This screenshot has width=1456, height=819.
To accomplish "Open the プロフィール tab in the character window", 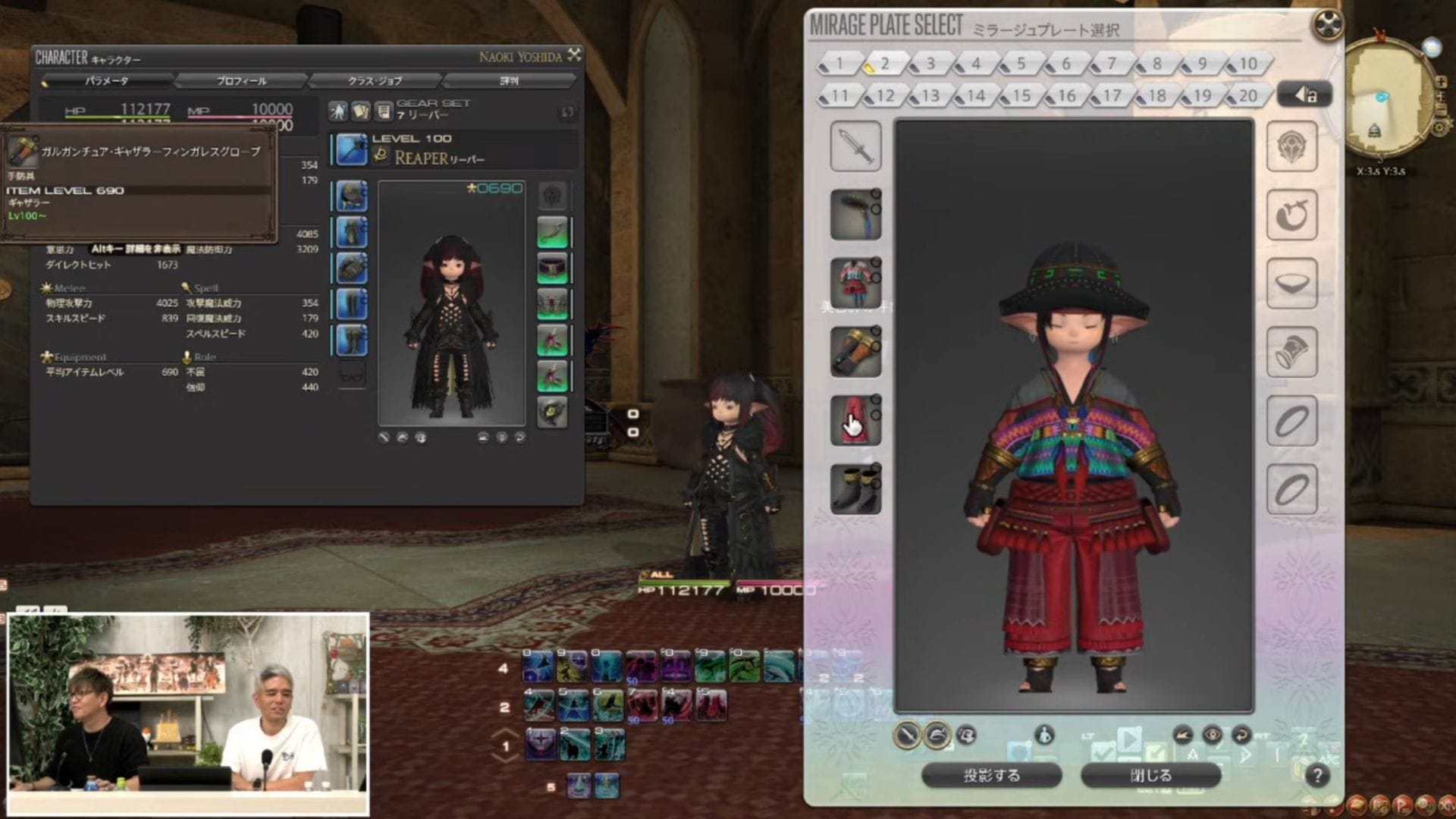I will [x=241, y=80].
